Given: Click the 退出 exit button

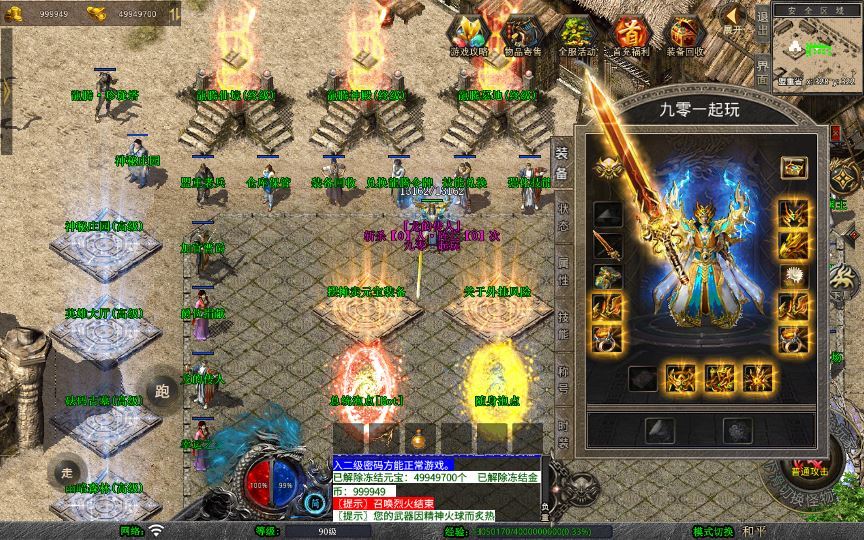Looking at the screenshot, I should pyautogui.click(x=762, y=29).
